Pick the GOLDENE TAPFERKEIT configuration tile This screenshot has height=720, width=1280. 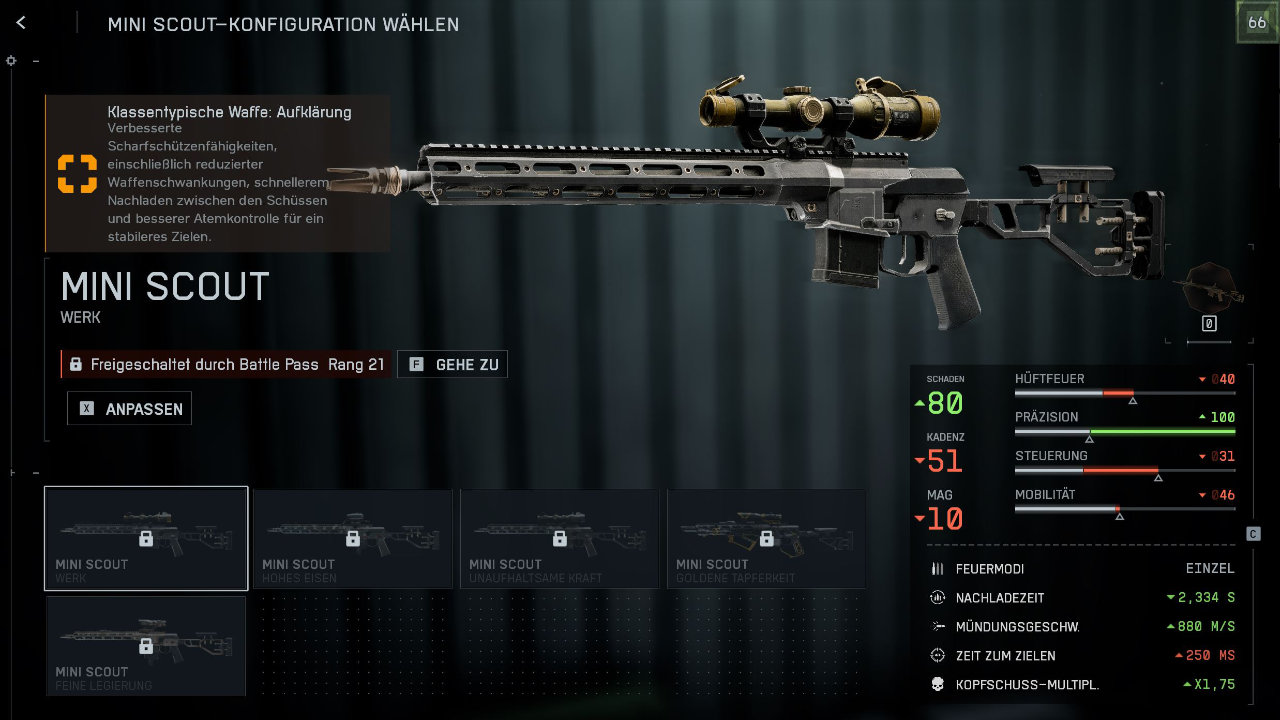(767, 538)
